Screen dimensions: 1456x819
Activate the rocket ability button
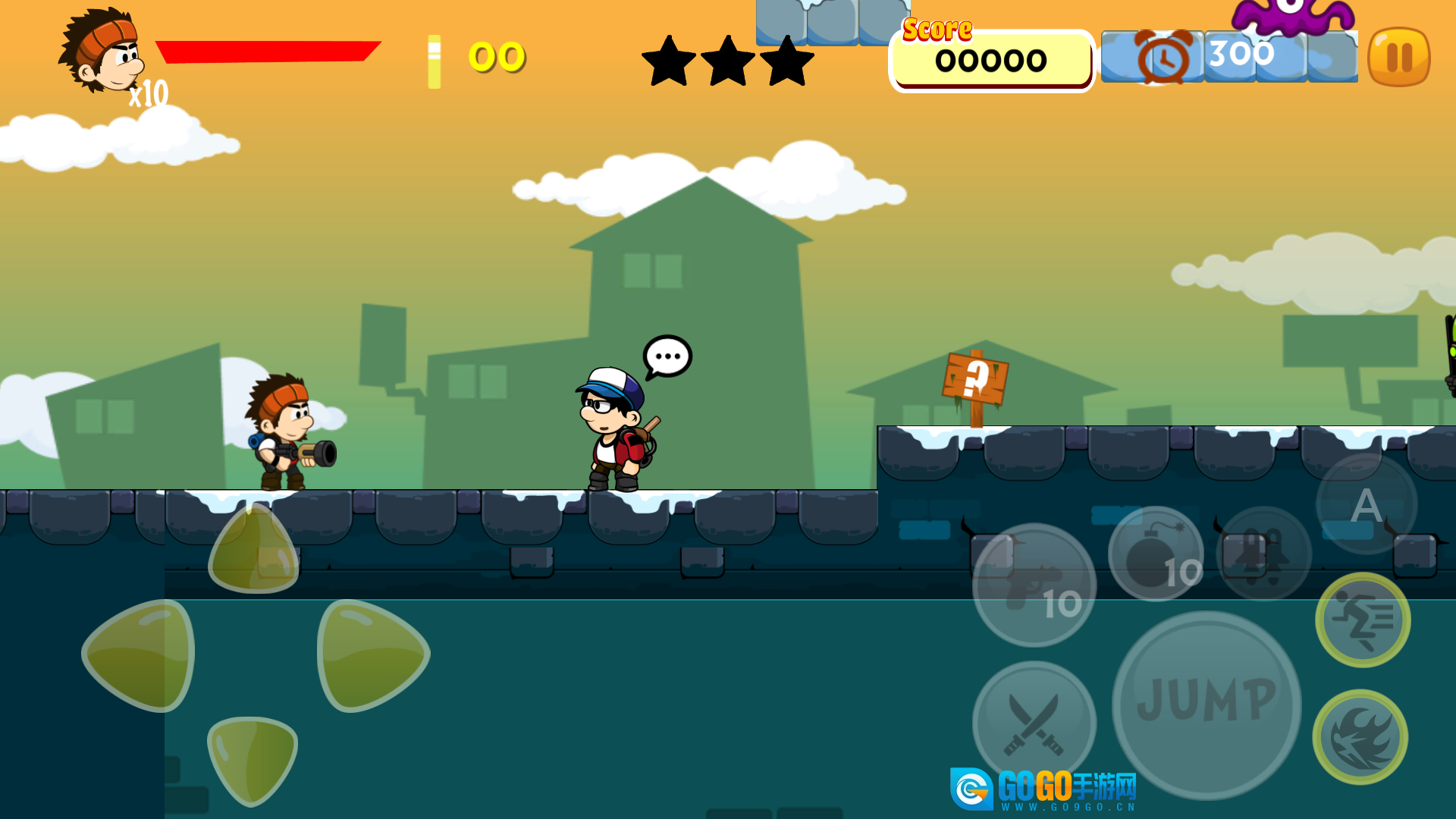coord(1263,553)
